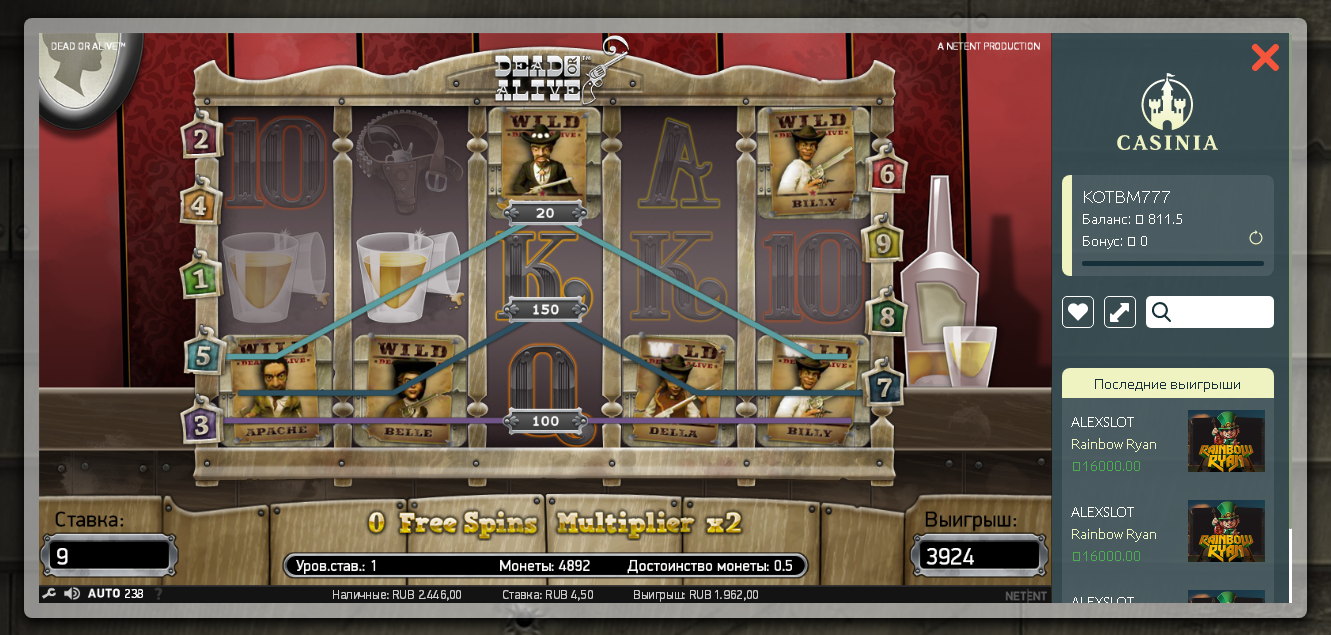
Task: Select the payline 1 tag
Action: pyautogui.click(x=201, y=279)
